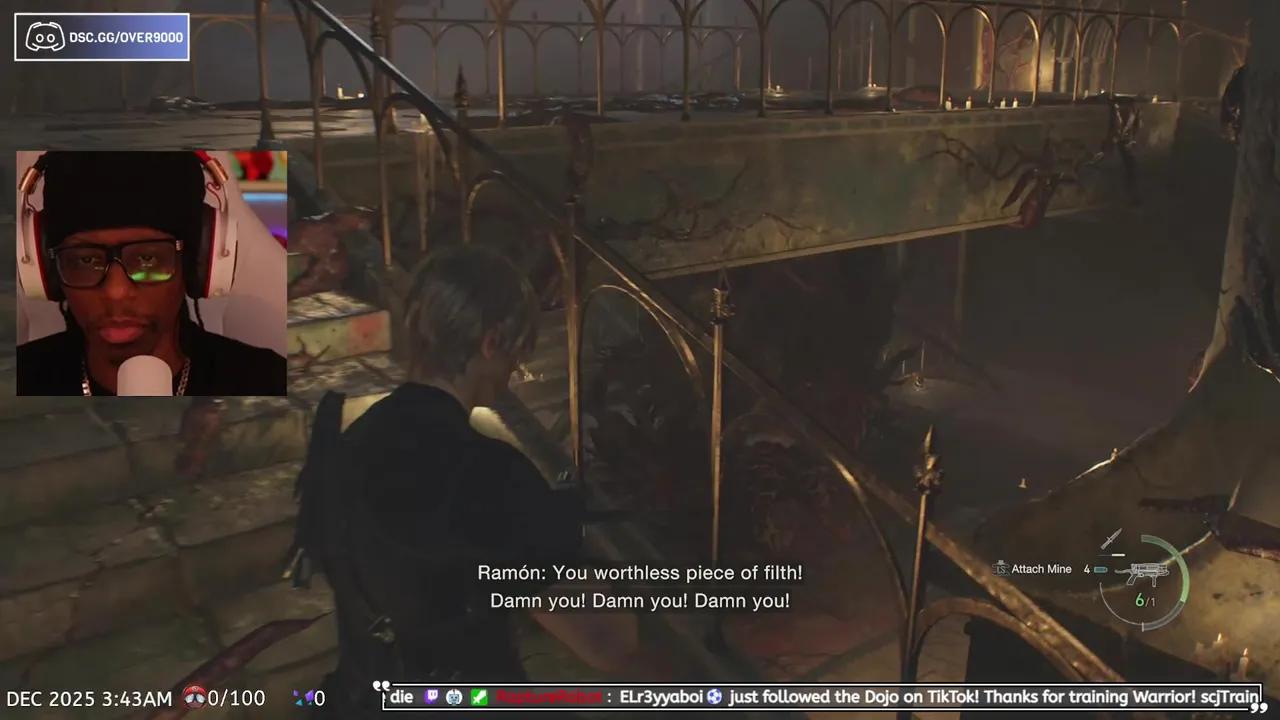This screenshot has height=720, width=1280.
Task: Click the opening quote mark above the ticker
Action: pyautogui.click(x=383, y=686)
